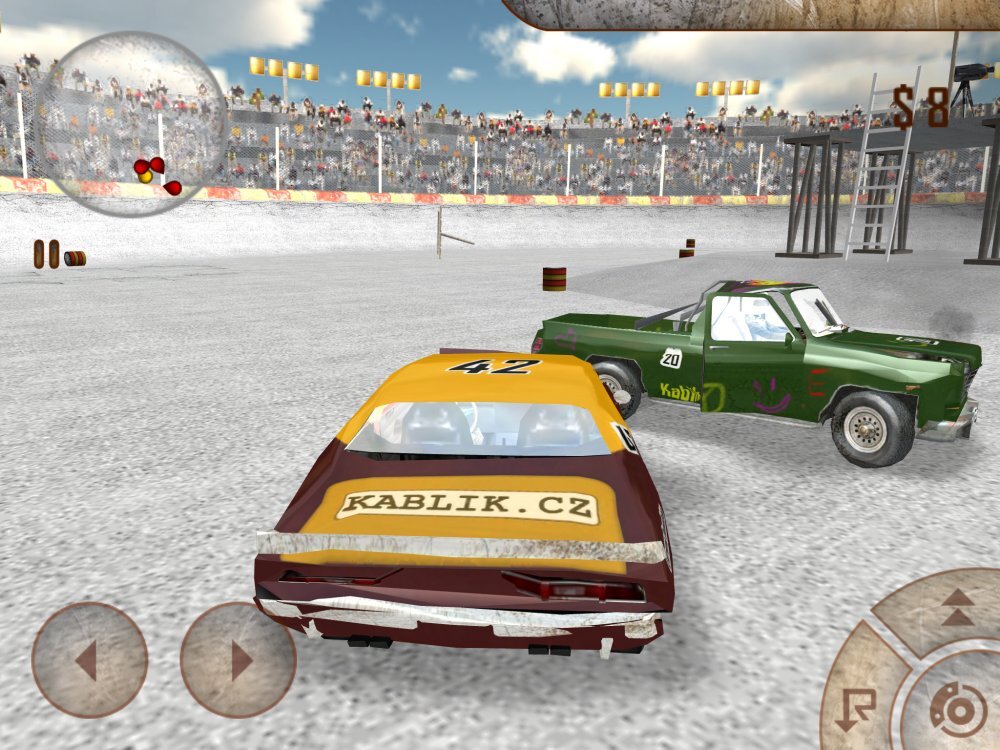Steer right with the right arrow button
This screenshot has width=1000, height=750.
[x=238, y=660]
